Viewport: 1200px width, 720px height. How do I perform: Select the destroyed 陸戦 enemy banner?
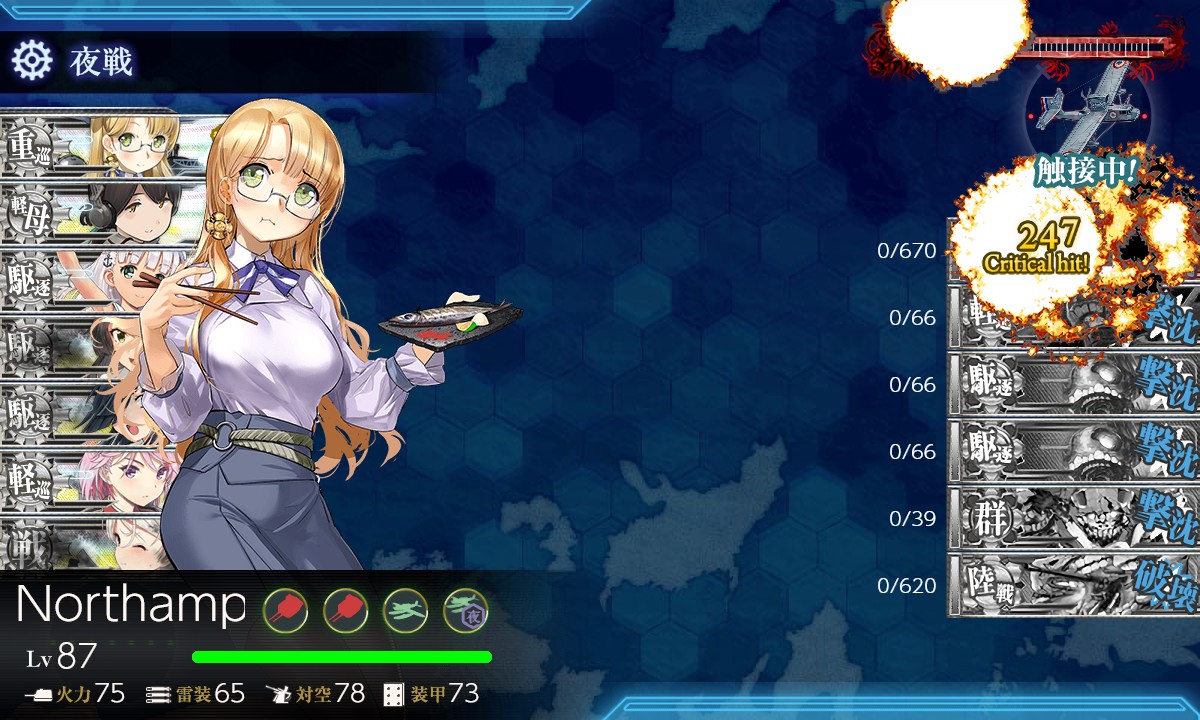(1072, 585)
